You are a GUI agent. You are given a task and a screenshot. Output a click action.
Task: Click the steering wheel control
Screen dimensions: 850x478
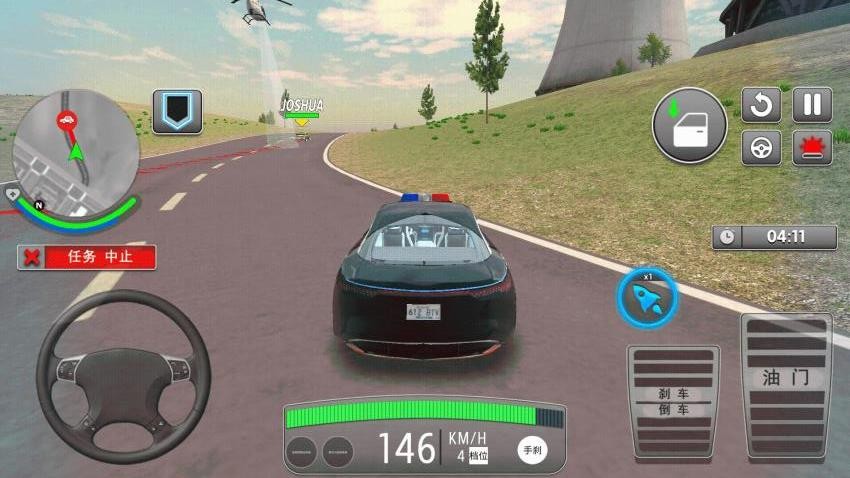click(x=124, y=362)
